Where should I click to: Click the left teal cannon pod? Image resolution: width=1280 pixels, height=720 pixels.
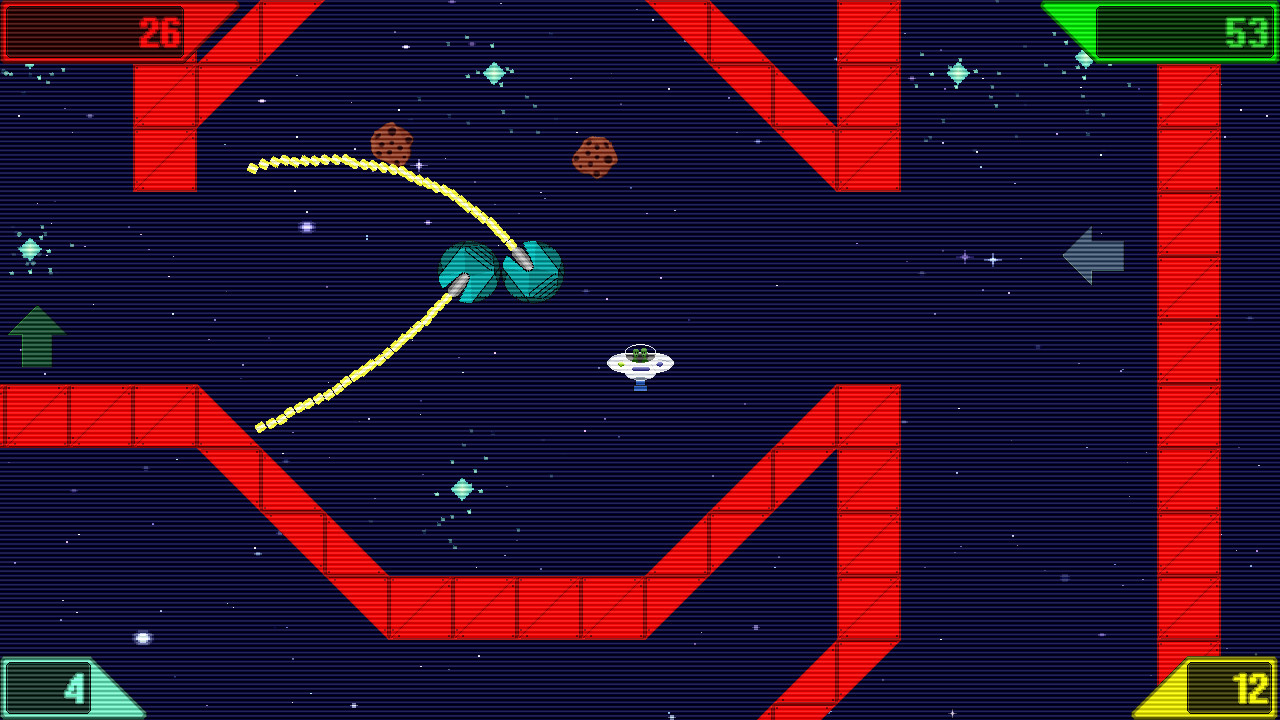click(x=466, y=272)
